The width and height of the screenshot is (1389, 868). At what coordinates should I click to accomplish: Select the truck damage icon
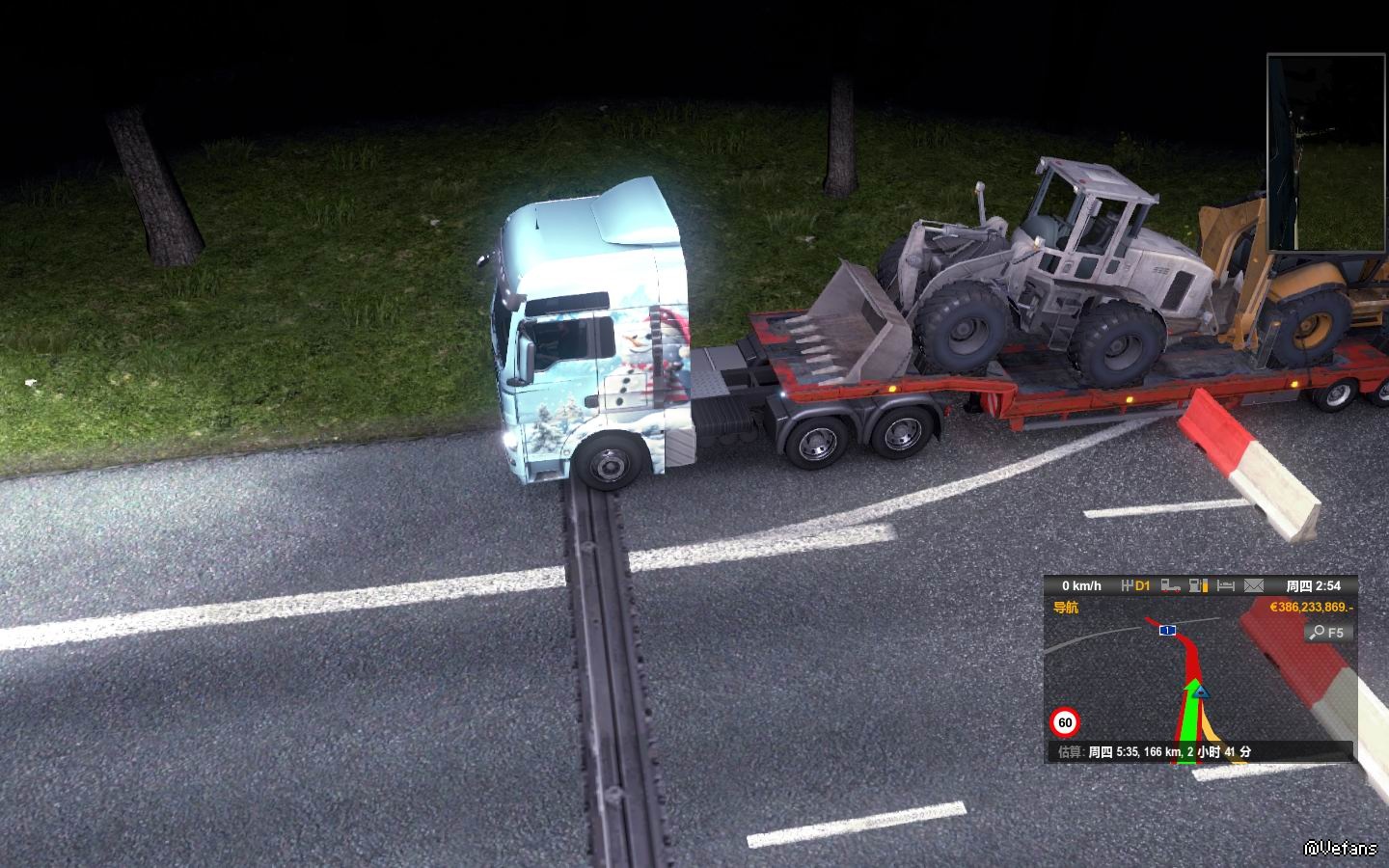click(x=1171, y=585)
